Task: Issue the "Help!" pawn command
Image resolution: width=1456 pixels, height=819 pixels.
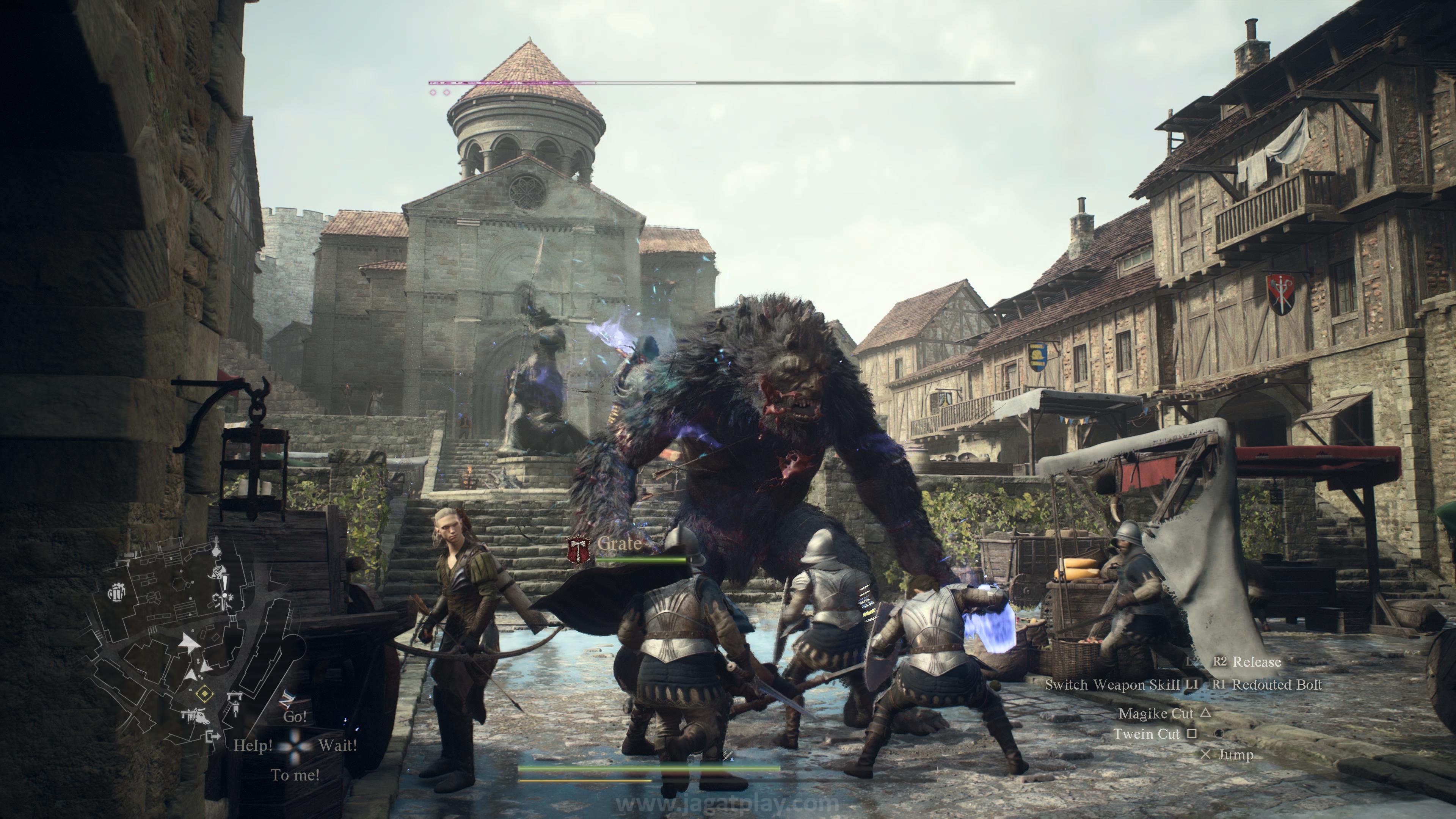Action: point(253,745)
